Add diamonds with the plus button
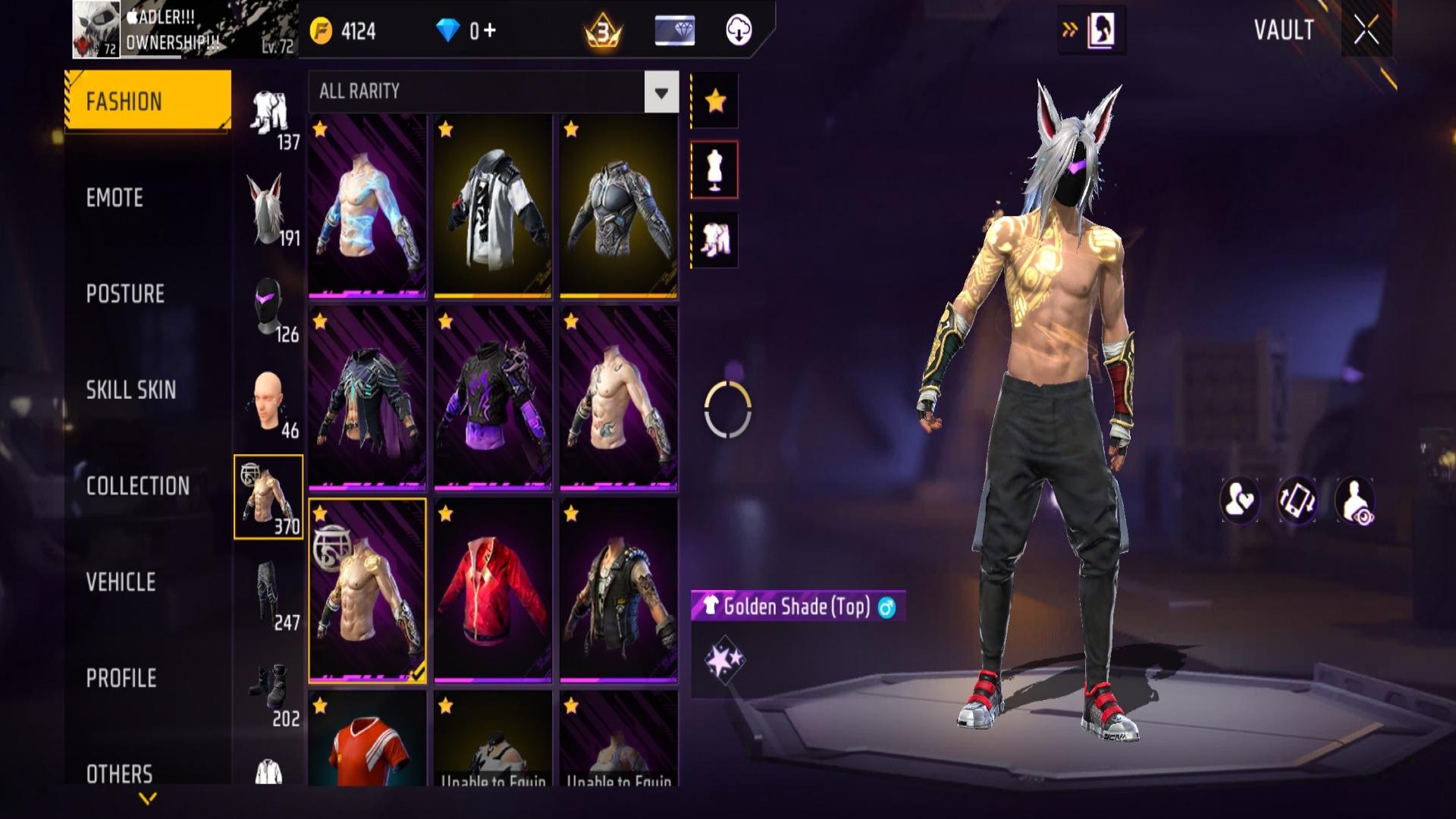This screenshot has width=1456, height=819. coord(489,30)
